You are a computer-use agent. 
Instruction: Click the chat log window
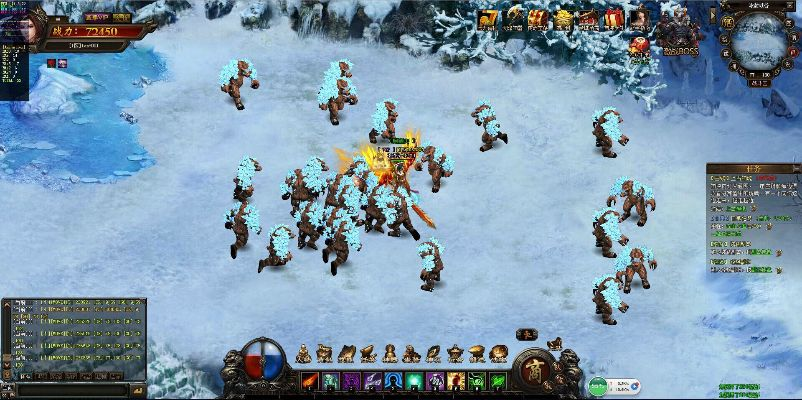pos(74,337)
